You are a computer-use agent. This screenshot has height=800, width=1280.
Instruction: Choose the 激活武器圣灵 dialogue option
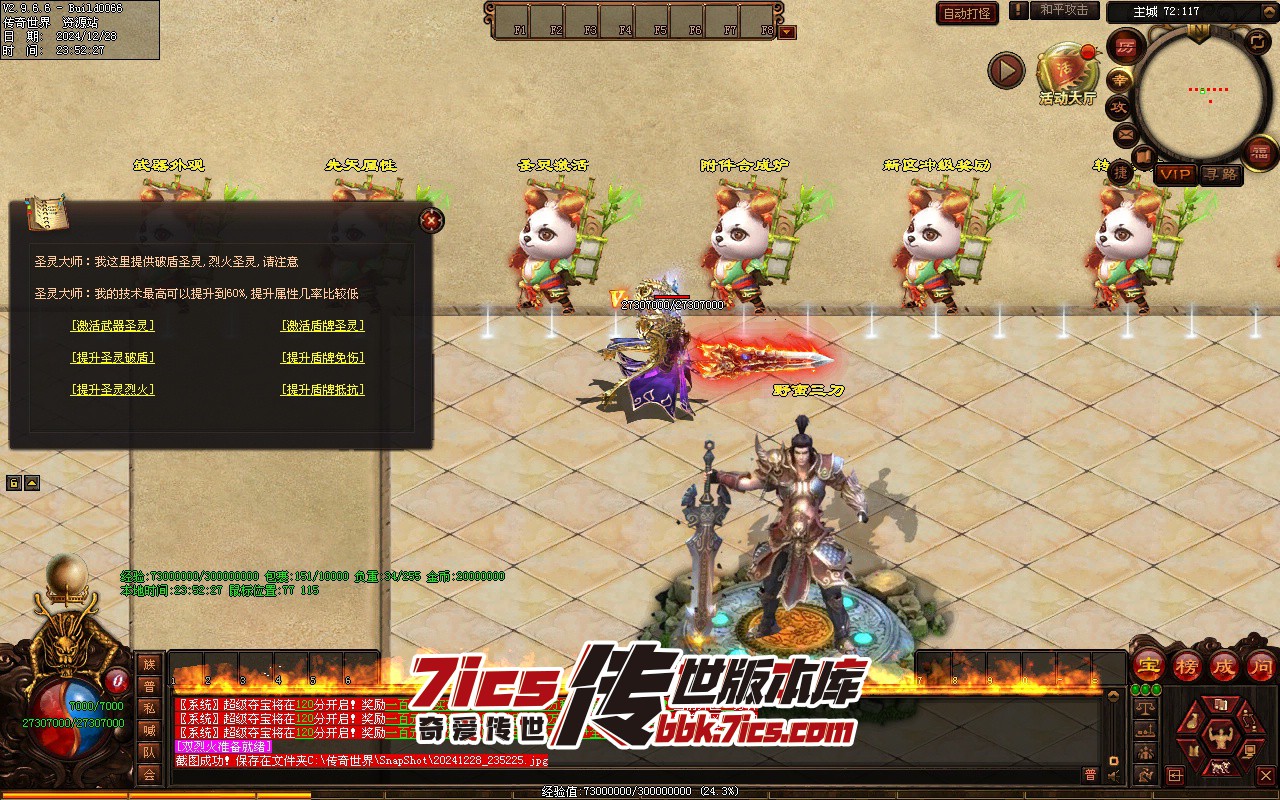(113, 326)
